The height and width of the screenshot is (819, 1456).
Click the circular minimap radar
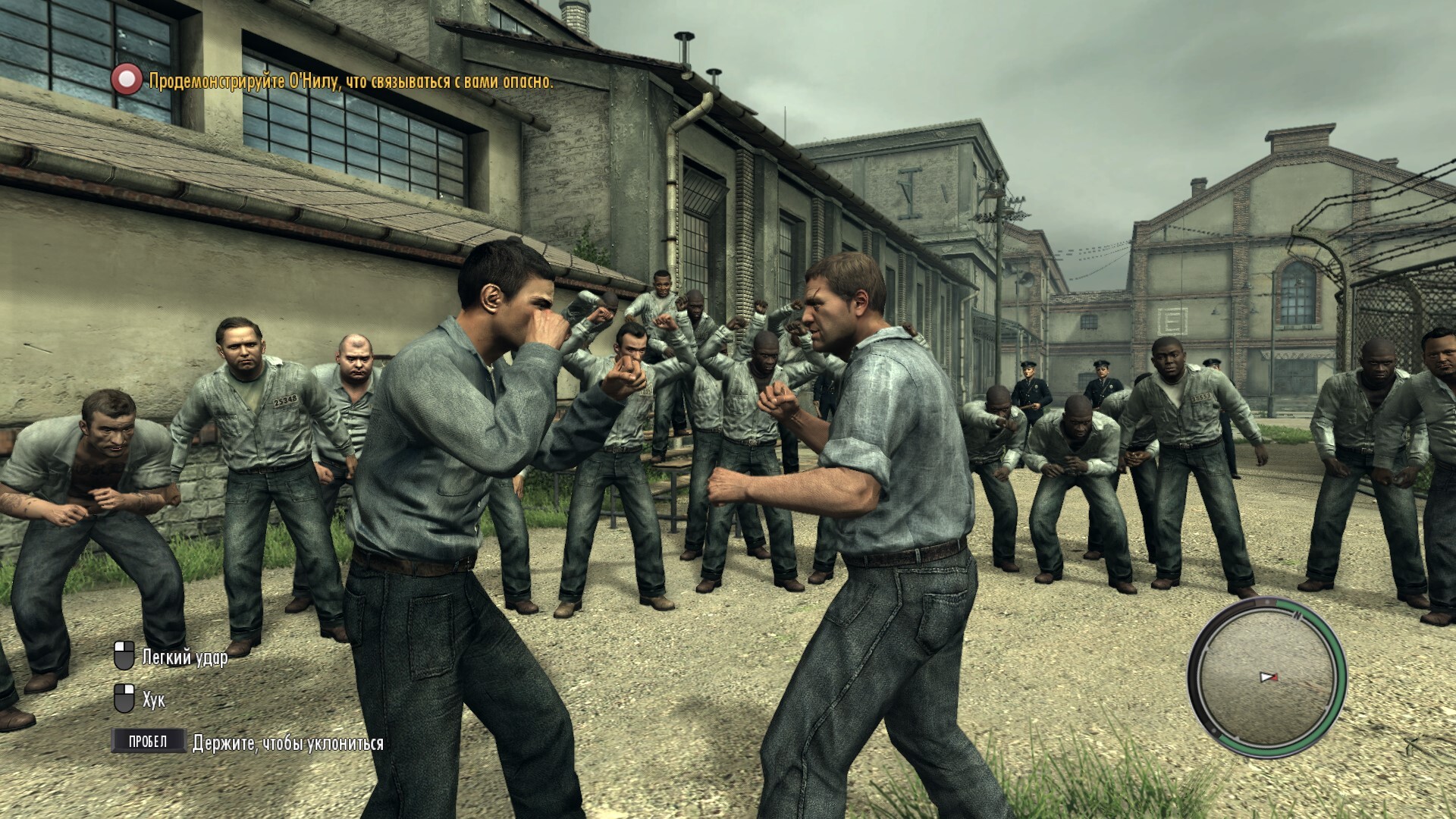point(1266,676)
